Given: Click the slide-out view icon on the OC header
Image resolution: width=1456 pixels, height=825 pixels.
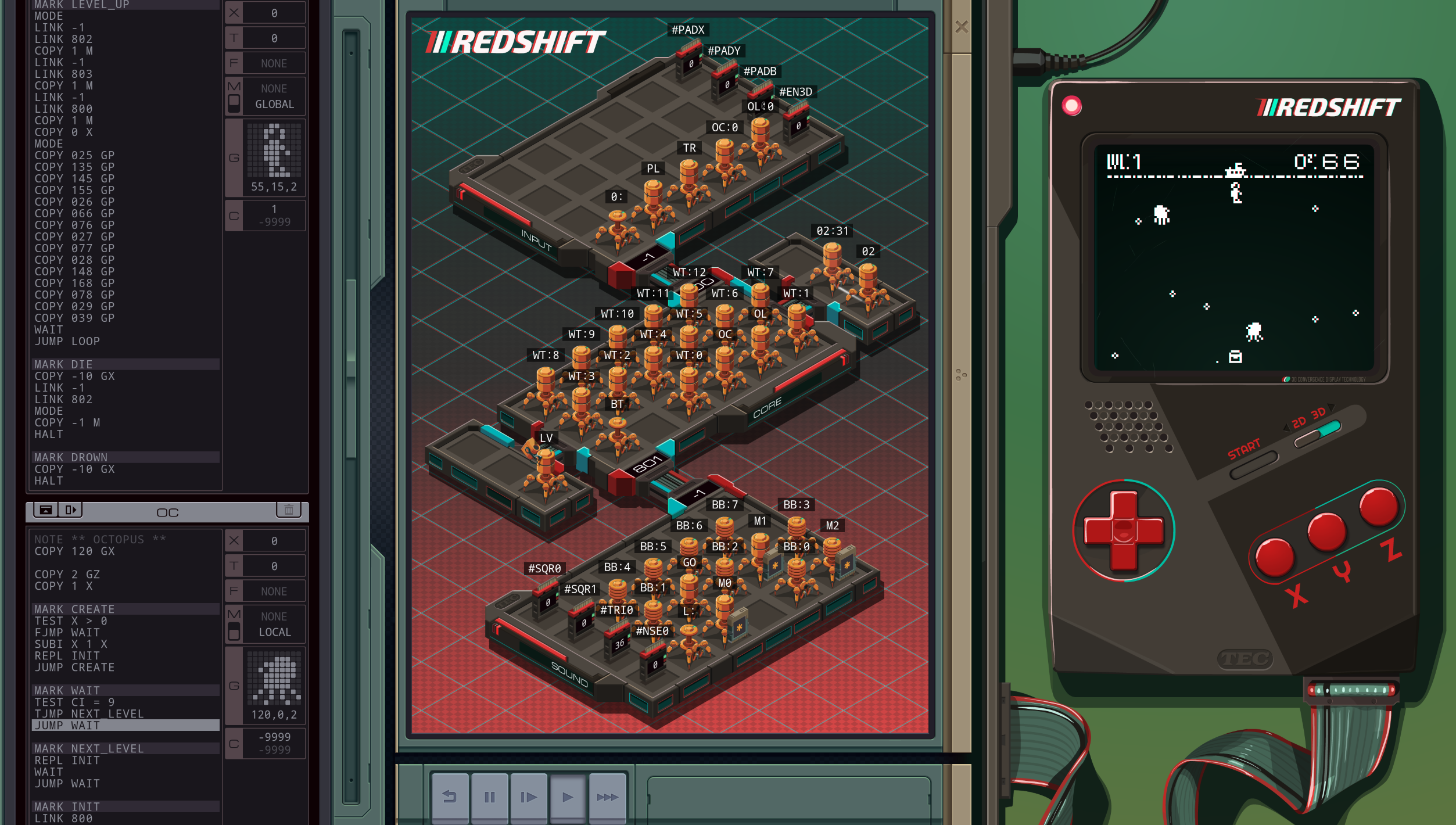Looking at the screenshot, I should click(71, 510).
